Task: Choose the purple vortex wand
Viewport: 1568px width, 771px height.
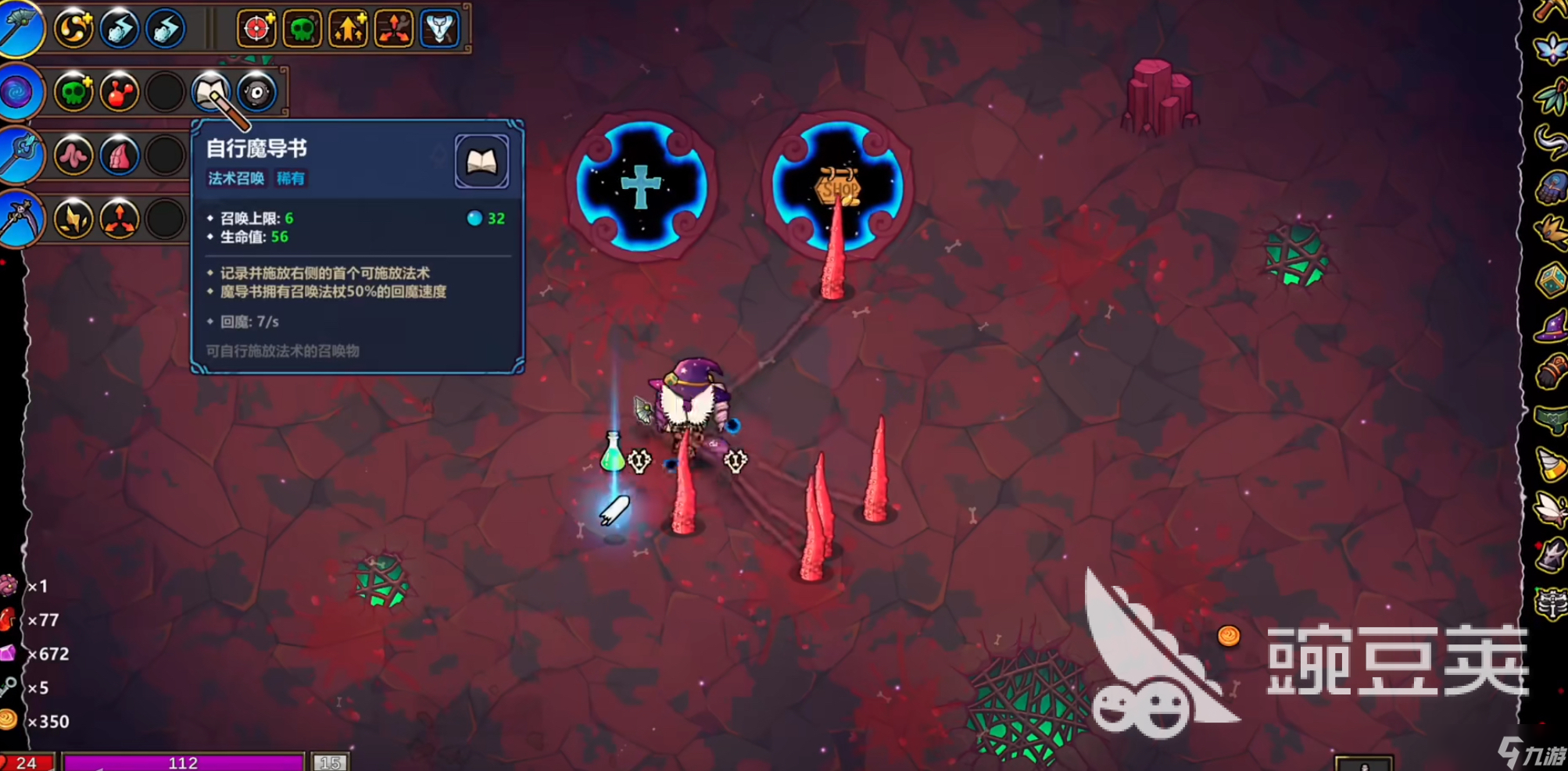Action: pyautogui.click(x=17, y=92)
